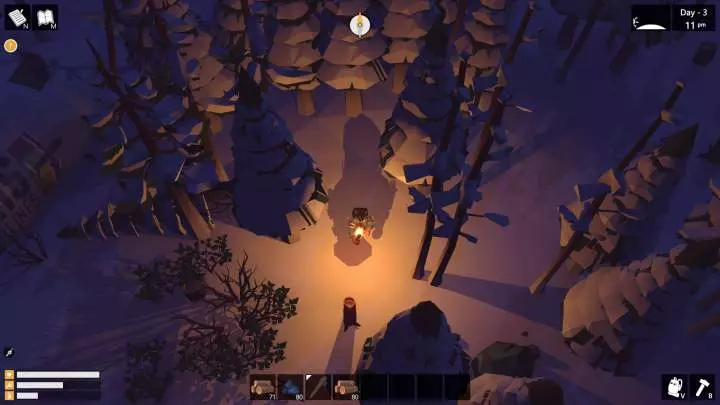Open the hammer build menu
This screenshot has height=405, width=720.
click(x=703, y=387)
